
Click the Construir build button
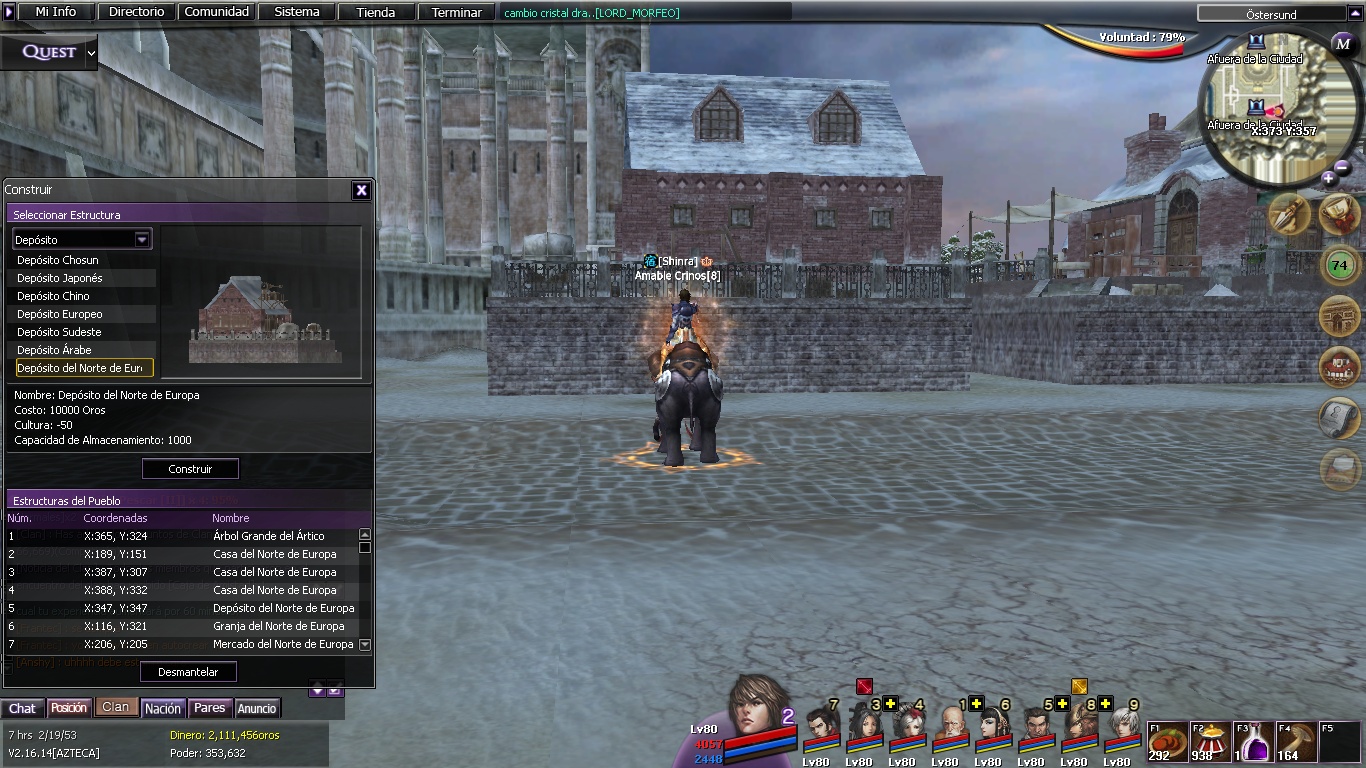pyautogui.click(x=190, y=469)
